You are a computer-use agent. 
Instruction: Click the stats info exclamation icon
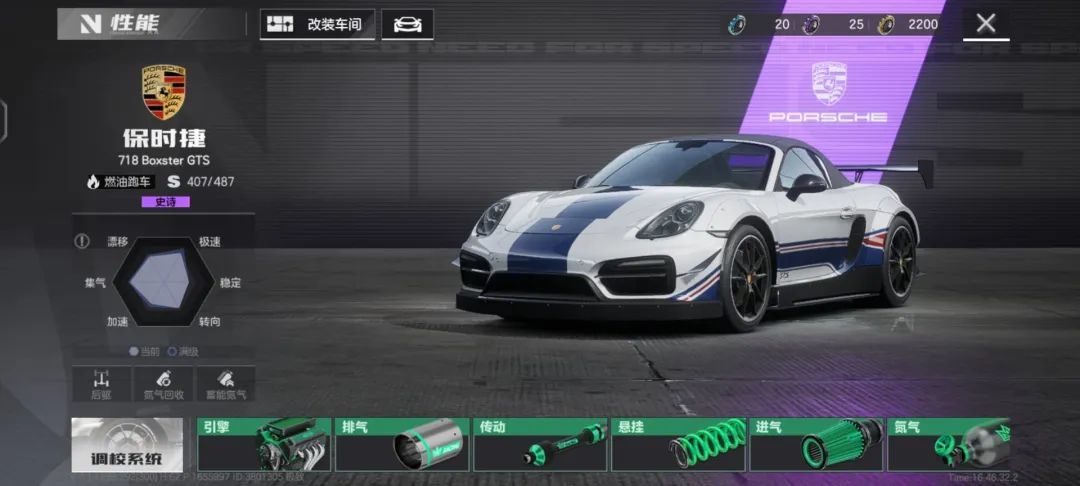(83, 241)
